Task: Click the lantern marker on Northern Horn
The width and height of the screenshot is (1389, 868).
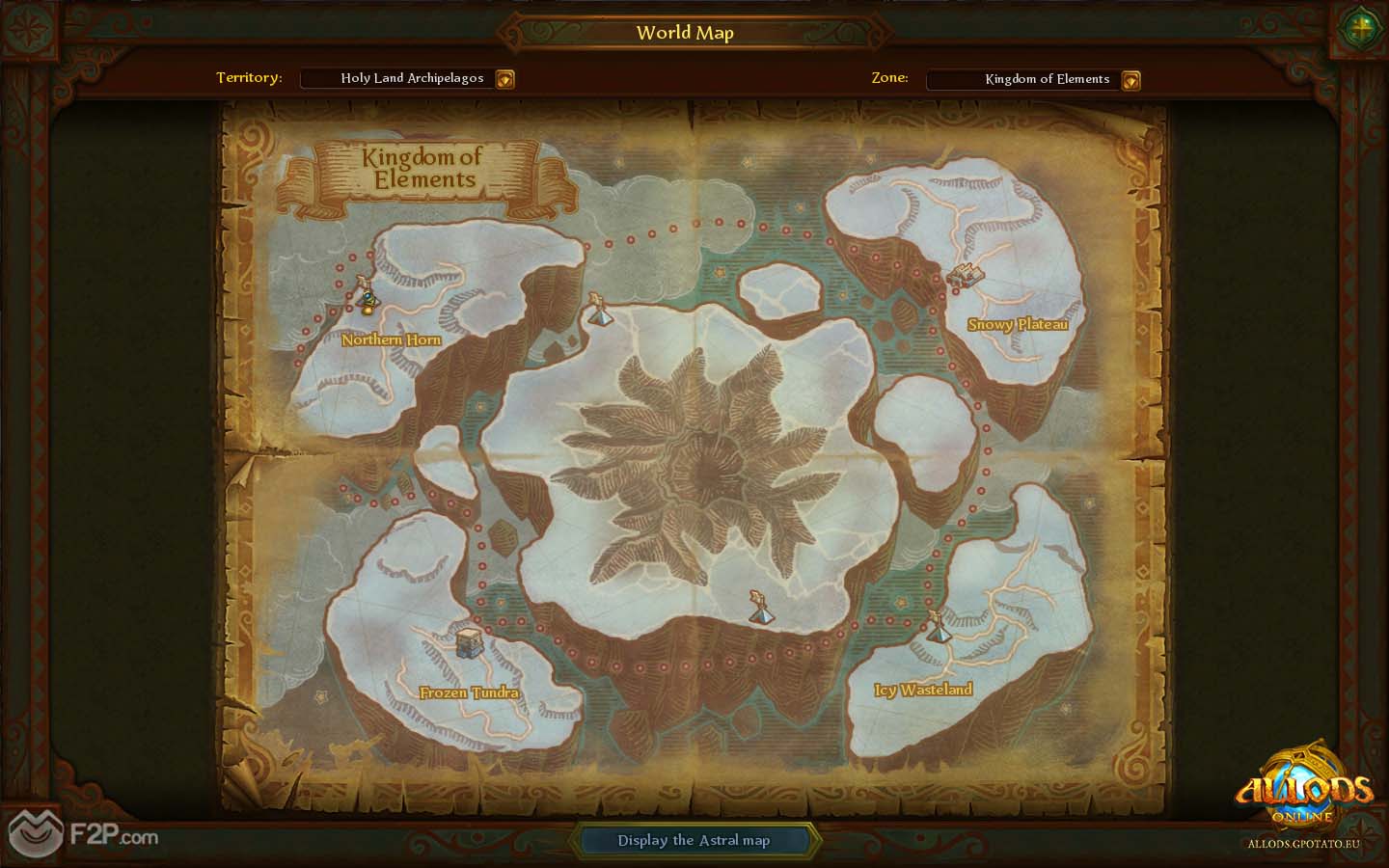Action: [368, 298]
